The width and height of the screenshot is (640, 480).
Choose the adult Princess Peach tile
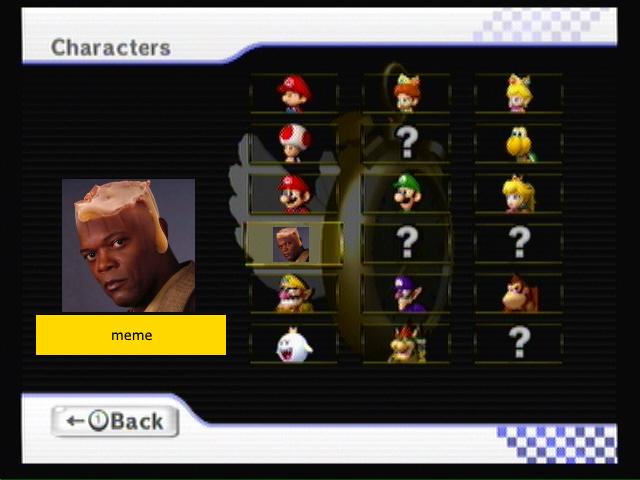(x=518, y=193)
